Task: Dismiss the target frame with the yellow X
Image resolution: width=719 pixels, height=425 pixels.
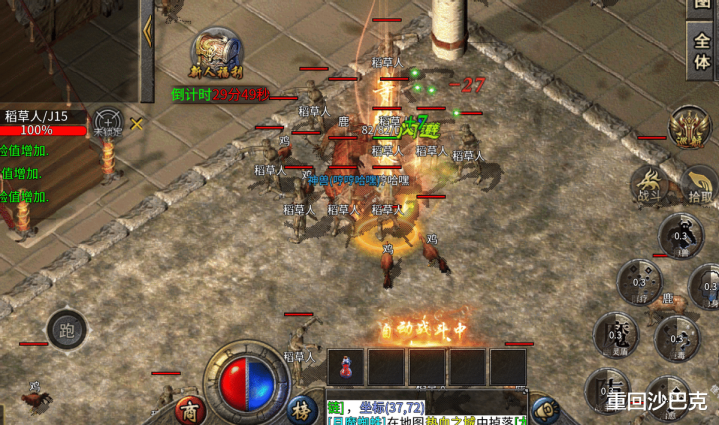Action: click(x=137, y=124)
